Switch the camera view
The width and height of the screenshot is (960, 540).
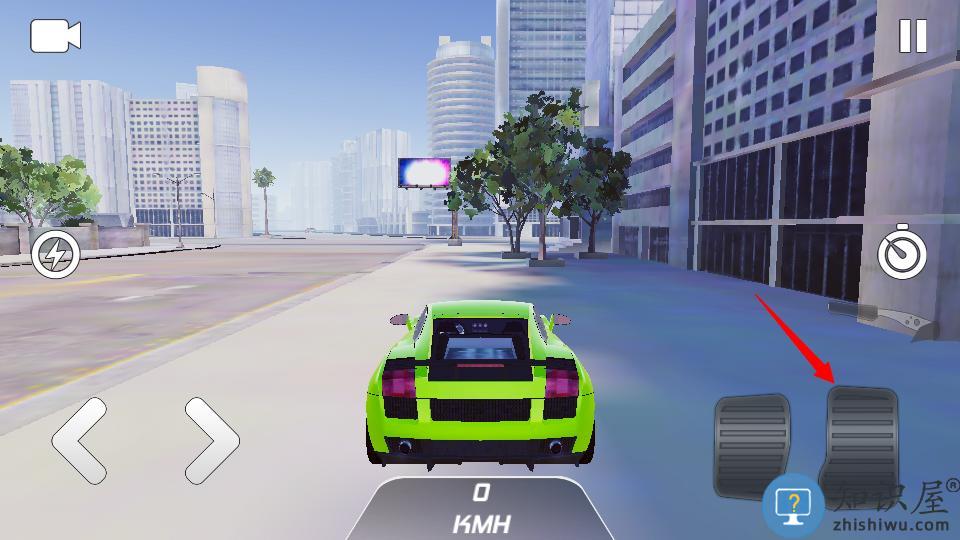point(55,37)
